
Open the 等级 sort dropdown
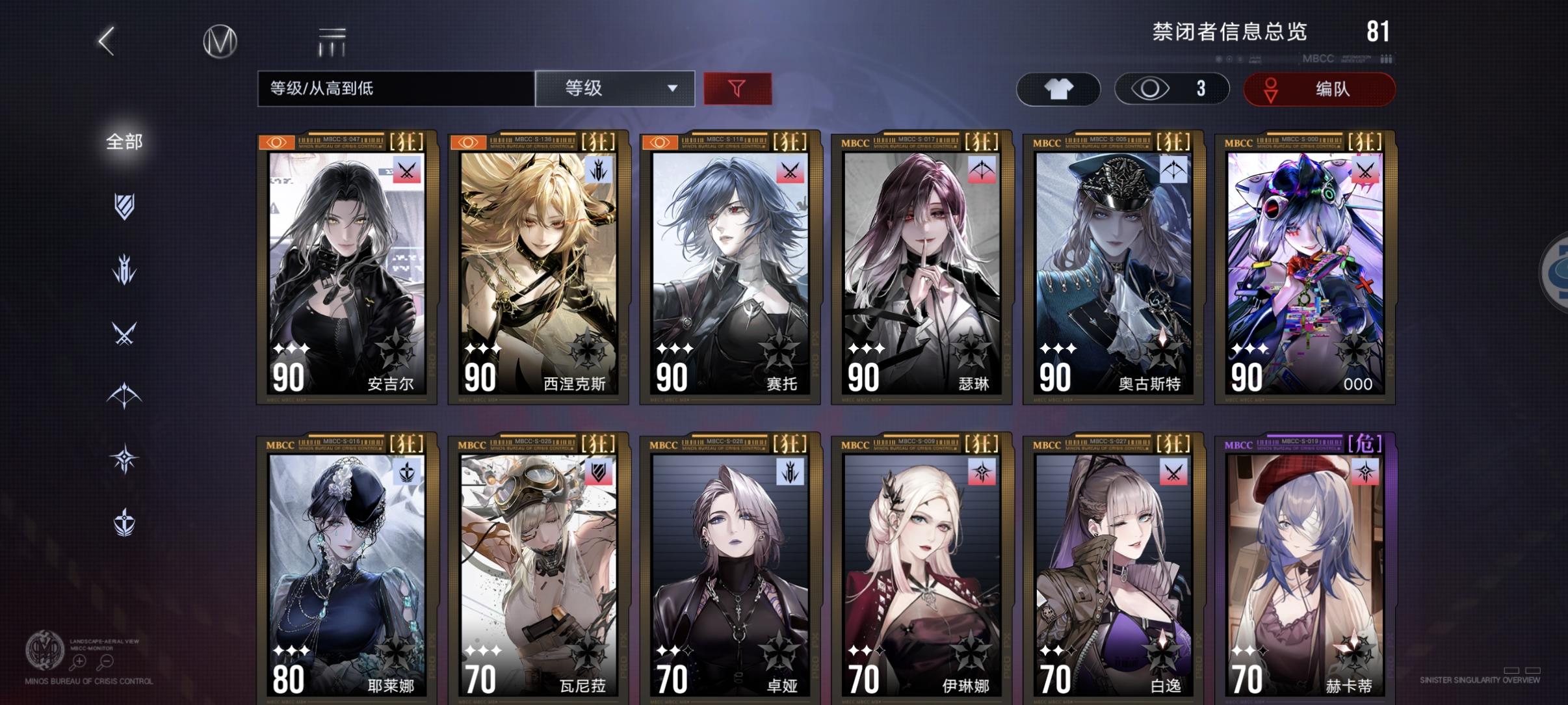614,88
